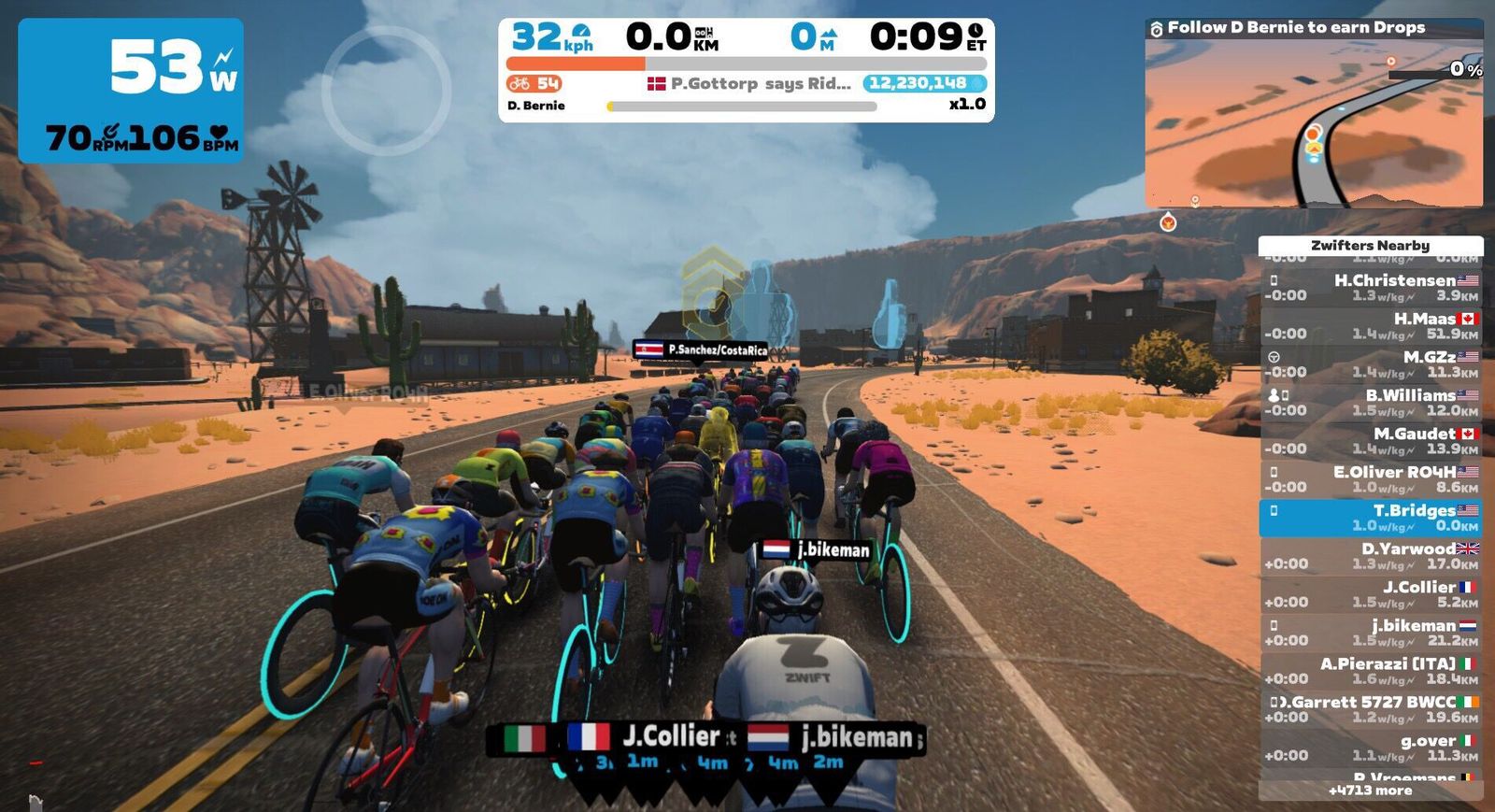The width and height of the screenshot is (1495, 812).
Task: Choose H.Maas from the nearby riders
Action: click(x=1370, y=326)
